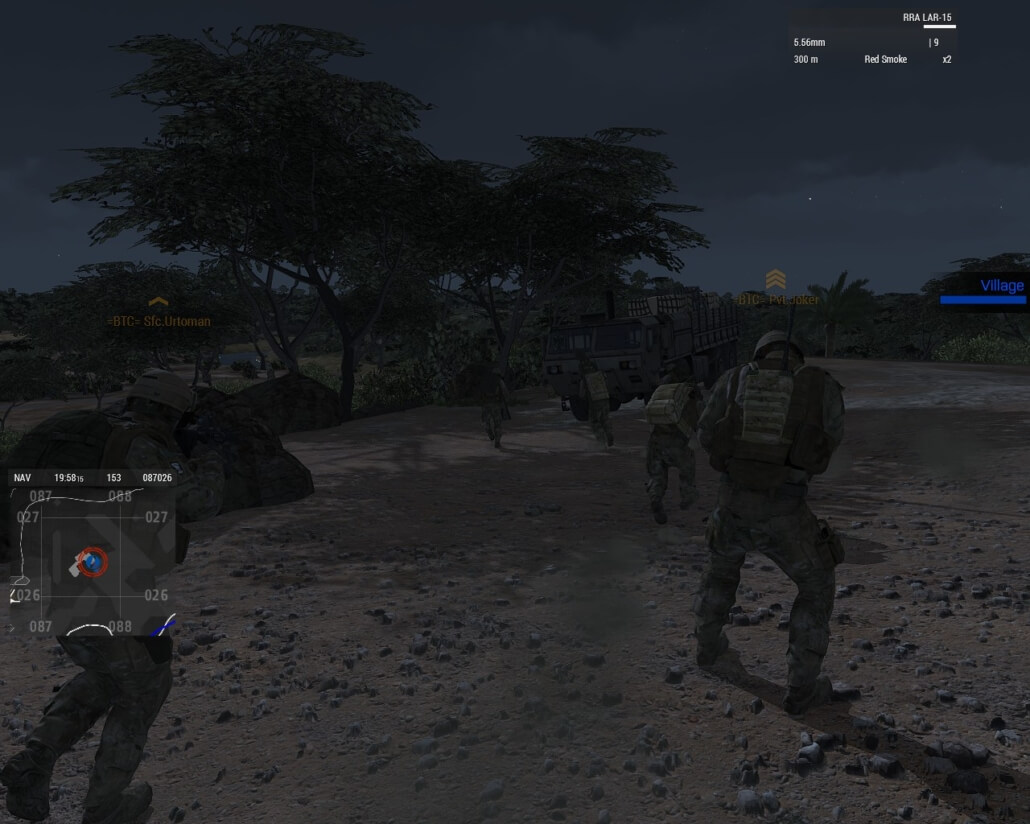The image size is (1030, 824).
Task: Select the Sfc.Urtoman squad member tag
Action: pyautogui.click(x=159, y=322)
